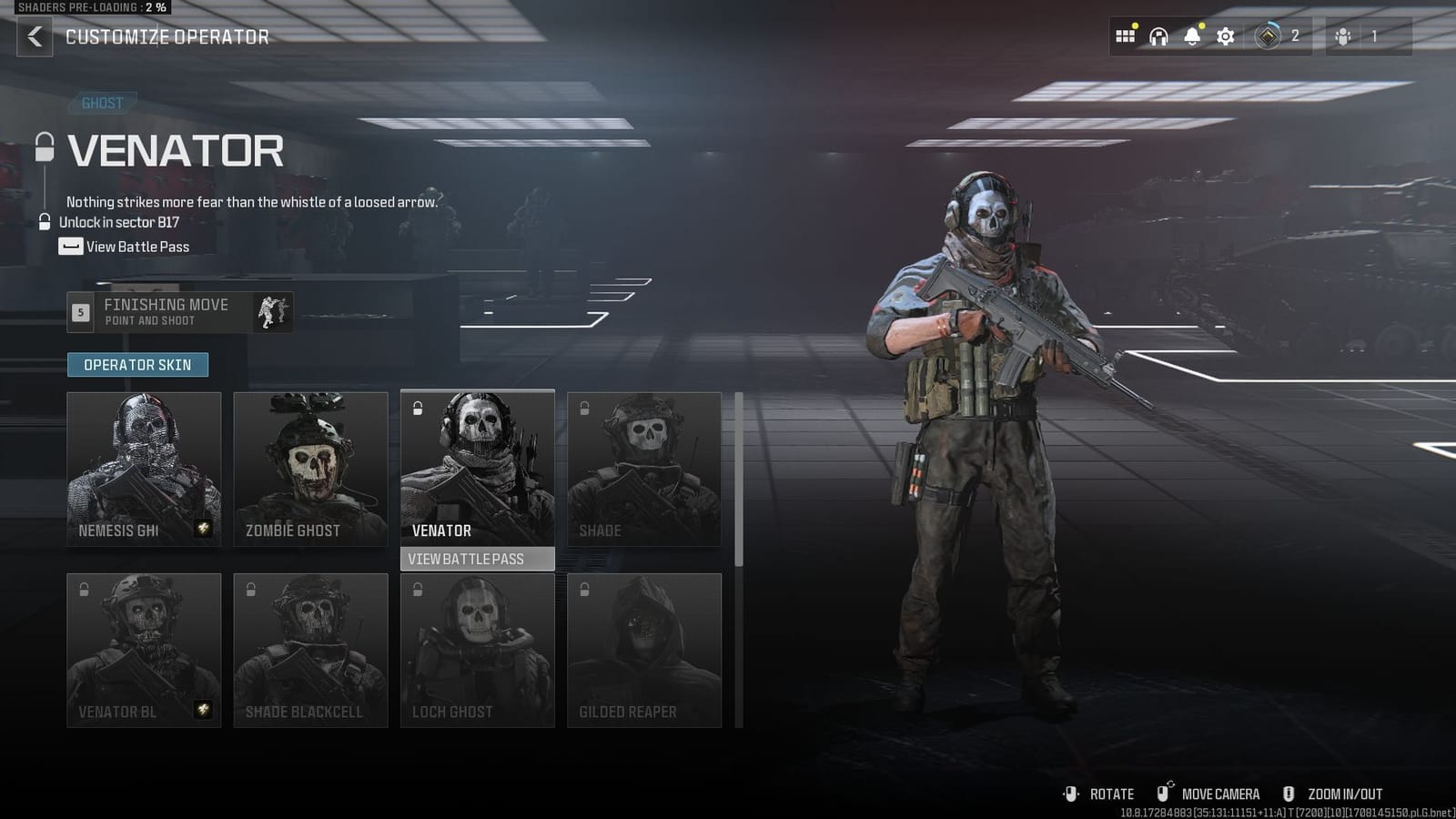Open the settings gear menu
This screenshot has width=1456, height=819.
point(1224,35)
